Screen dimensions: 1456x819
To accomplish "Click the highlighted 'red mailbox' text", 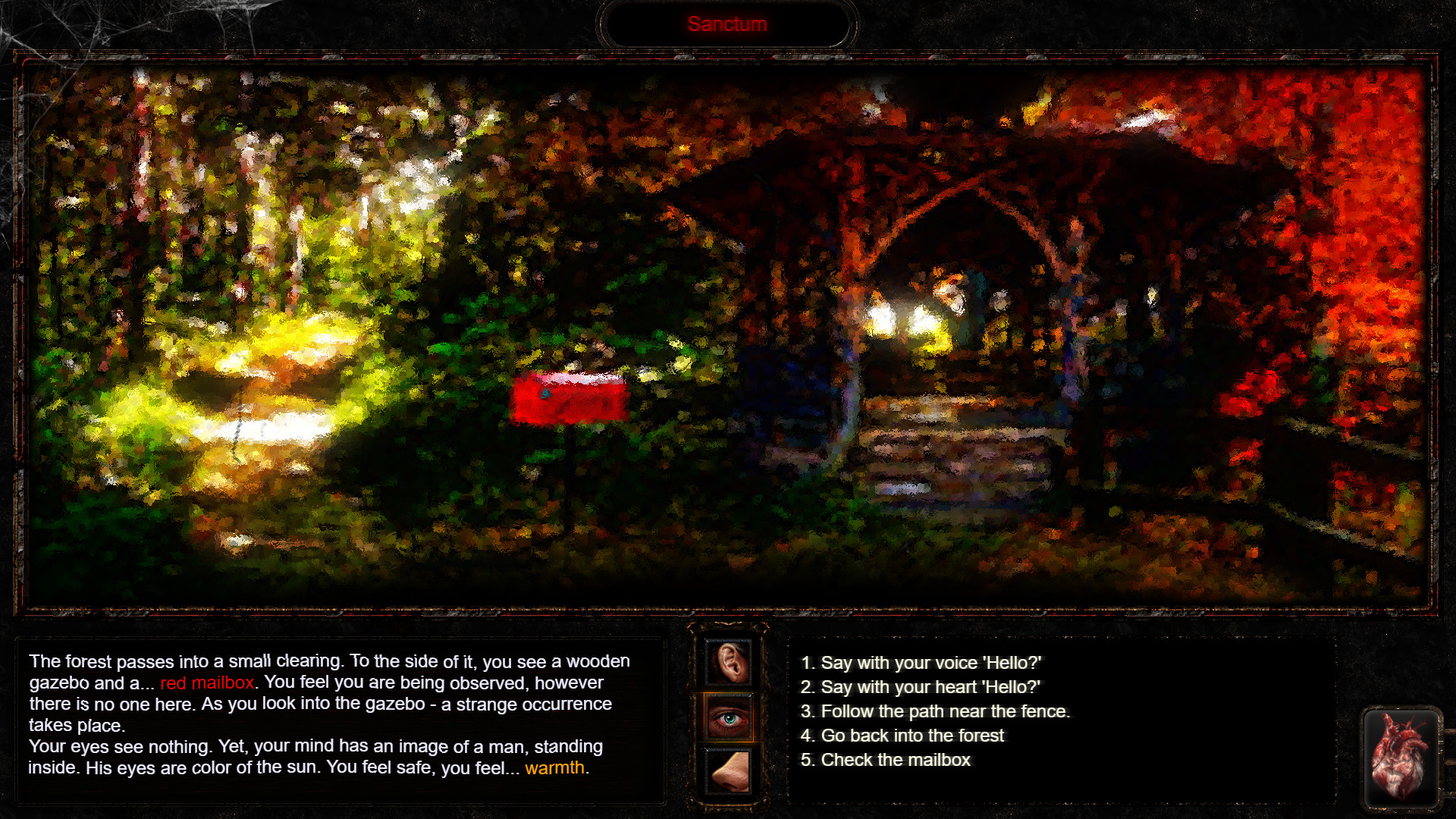I will coord(207,682).
